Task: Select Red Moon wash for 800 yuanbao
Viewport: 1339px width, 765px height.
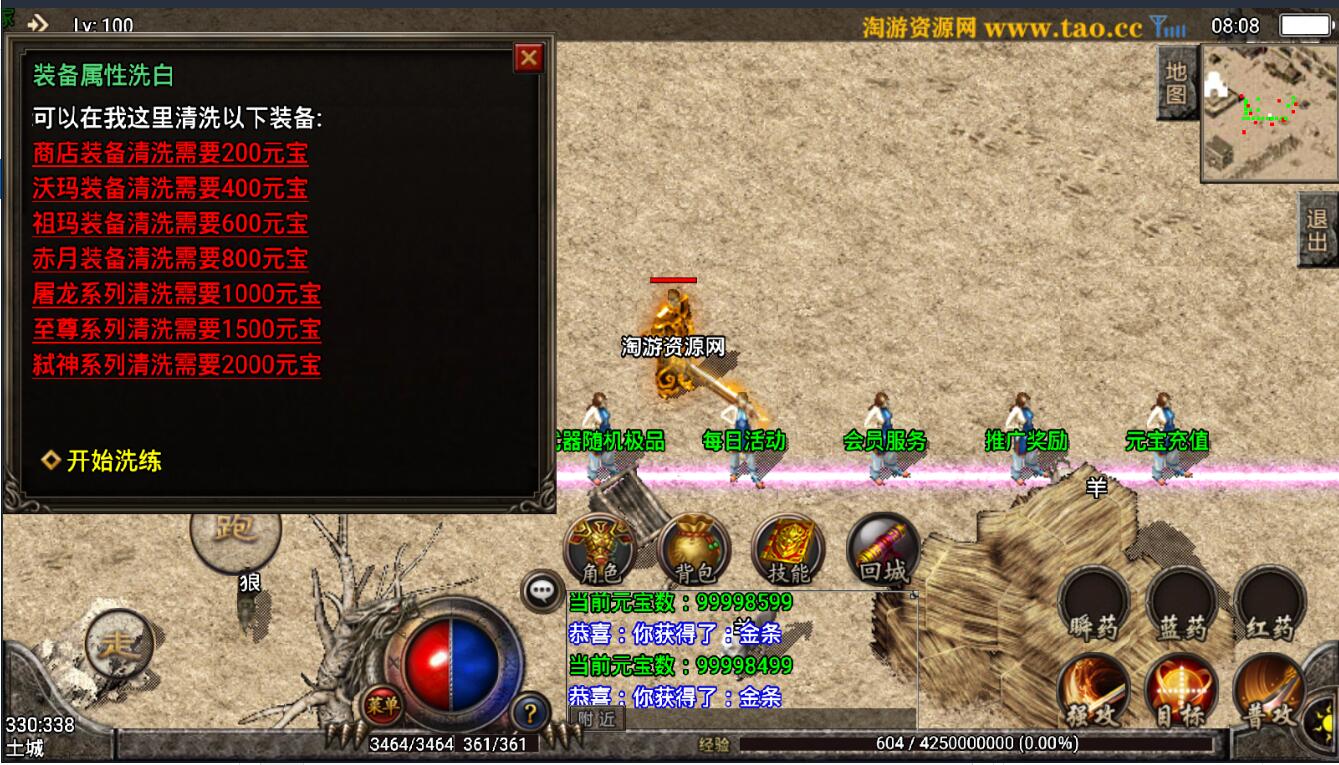Action: pos(170,259)
